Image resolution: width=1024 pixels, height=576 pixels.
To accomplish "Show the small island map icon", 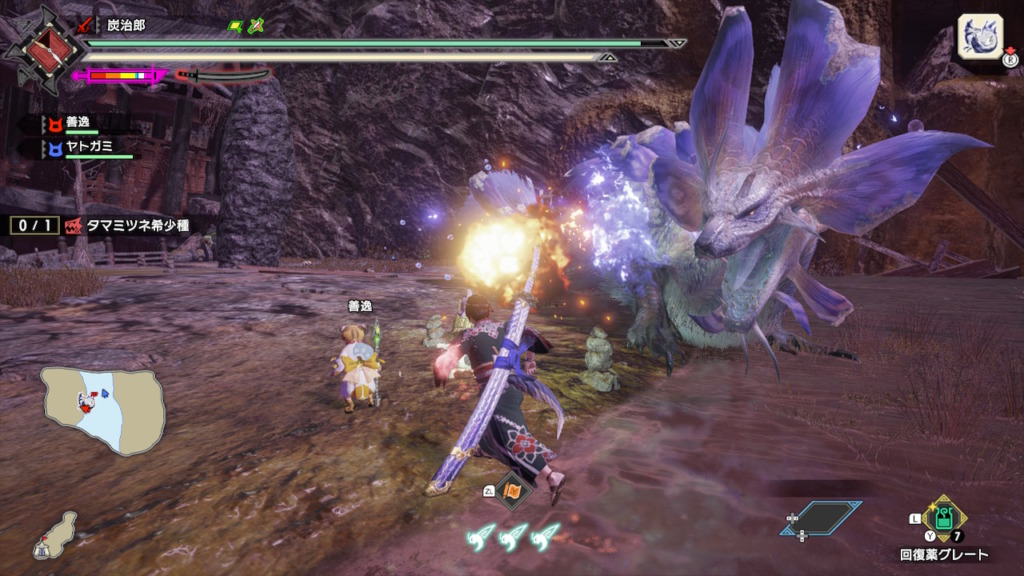I will [x=56, y=536].
